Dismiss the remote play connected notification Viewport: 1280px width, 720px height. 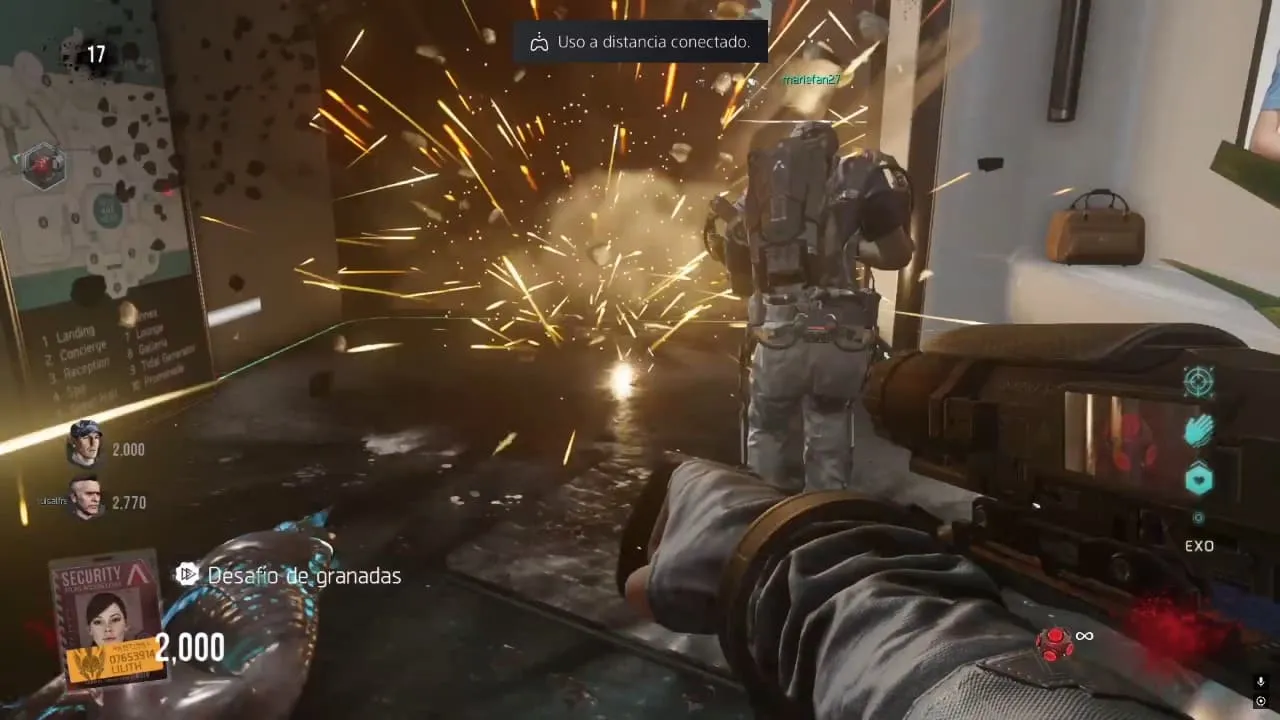point(640,42)
